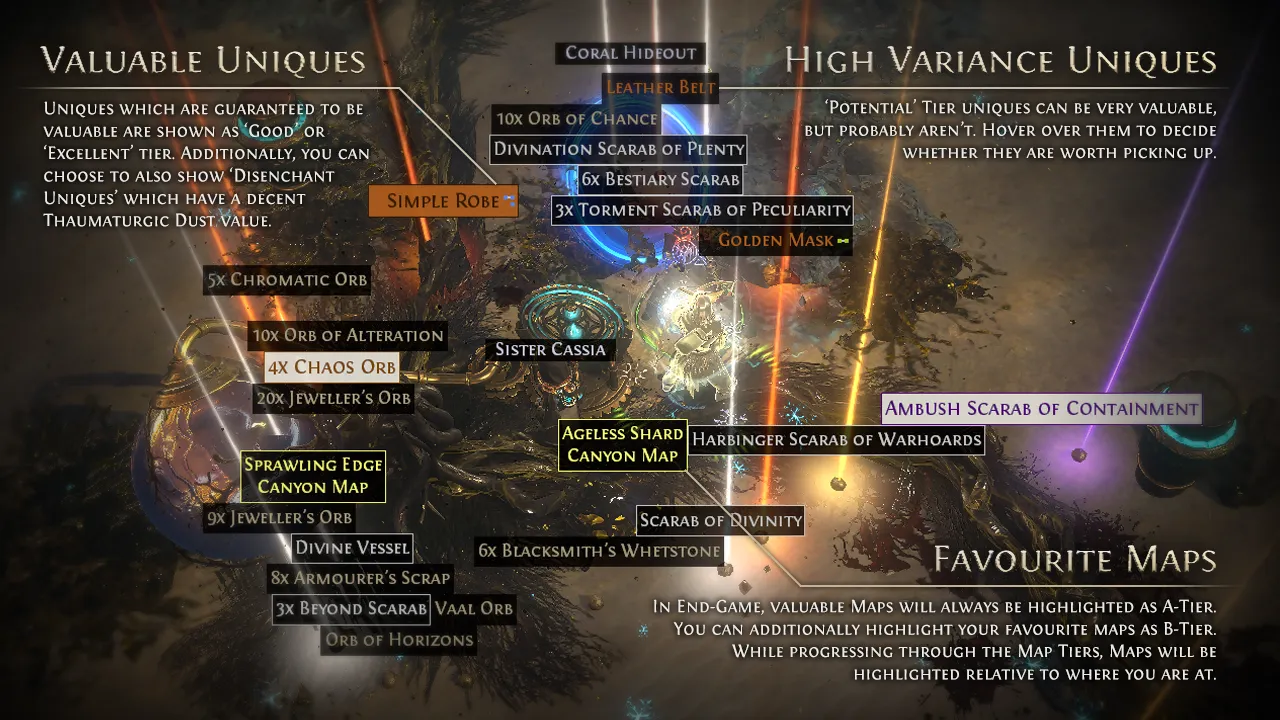Viewport: 1280px width, 720px height.
Task: Click the 6x Blacksmith's Whetstone label
Action: pos(599,551)
